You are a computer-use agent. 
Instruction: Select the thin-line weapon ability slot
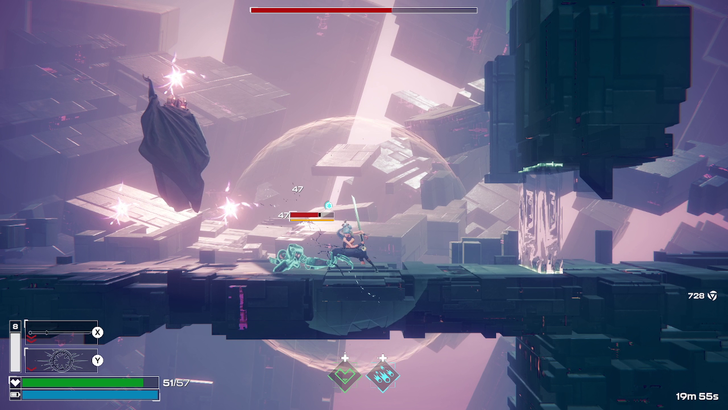[x=60, y=332]
